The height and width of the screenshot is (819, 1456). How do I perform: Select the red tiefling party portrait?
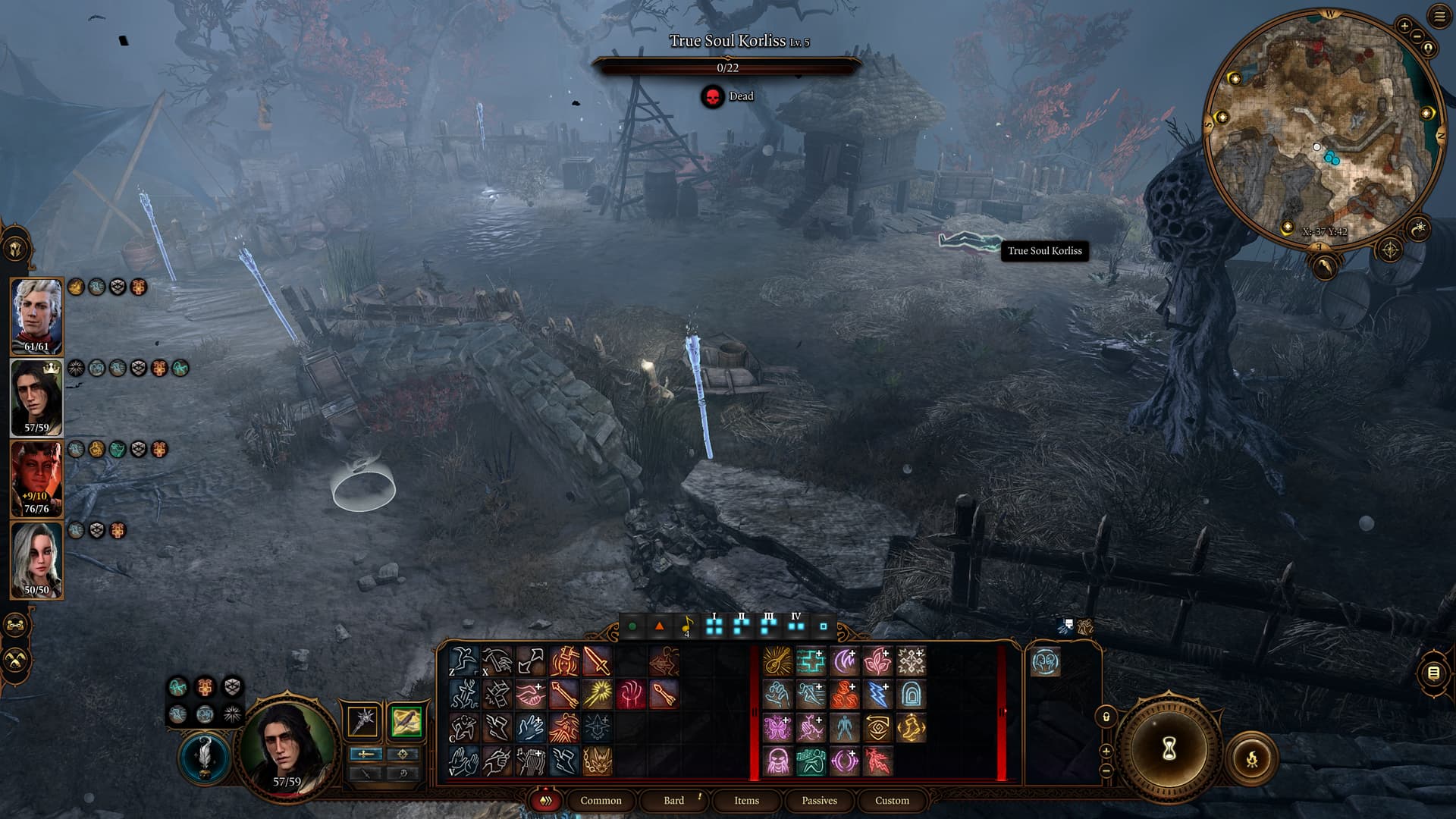coord(36,478)
